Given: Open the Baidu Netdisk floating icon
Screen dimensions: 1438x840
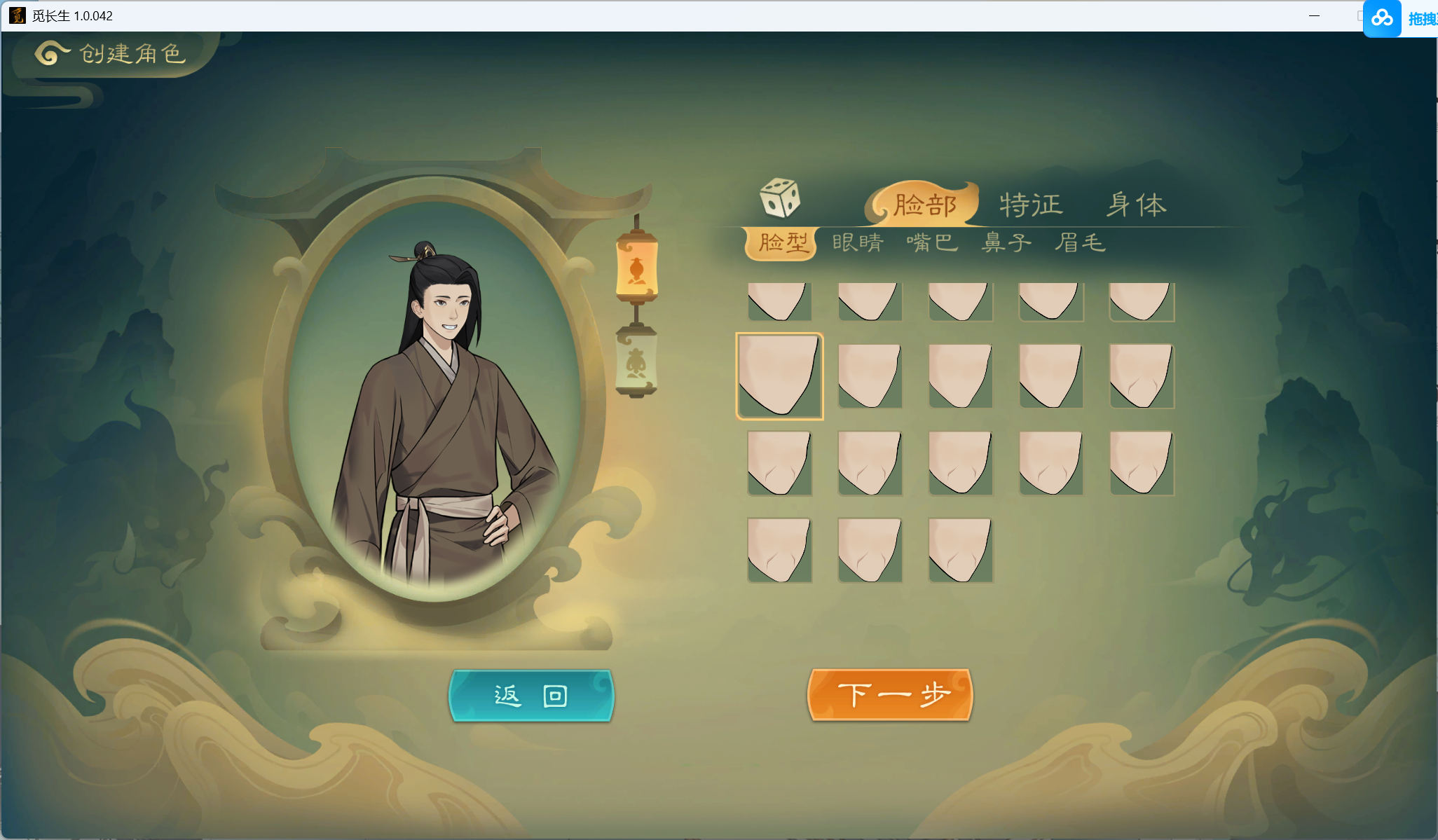Looking at the screenshot, I should pyautogui.click(x=1383, y=18).
